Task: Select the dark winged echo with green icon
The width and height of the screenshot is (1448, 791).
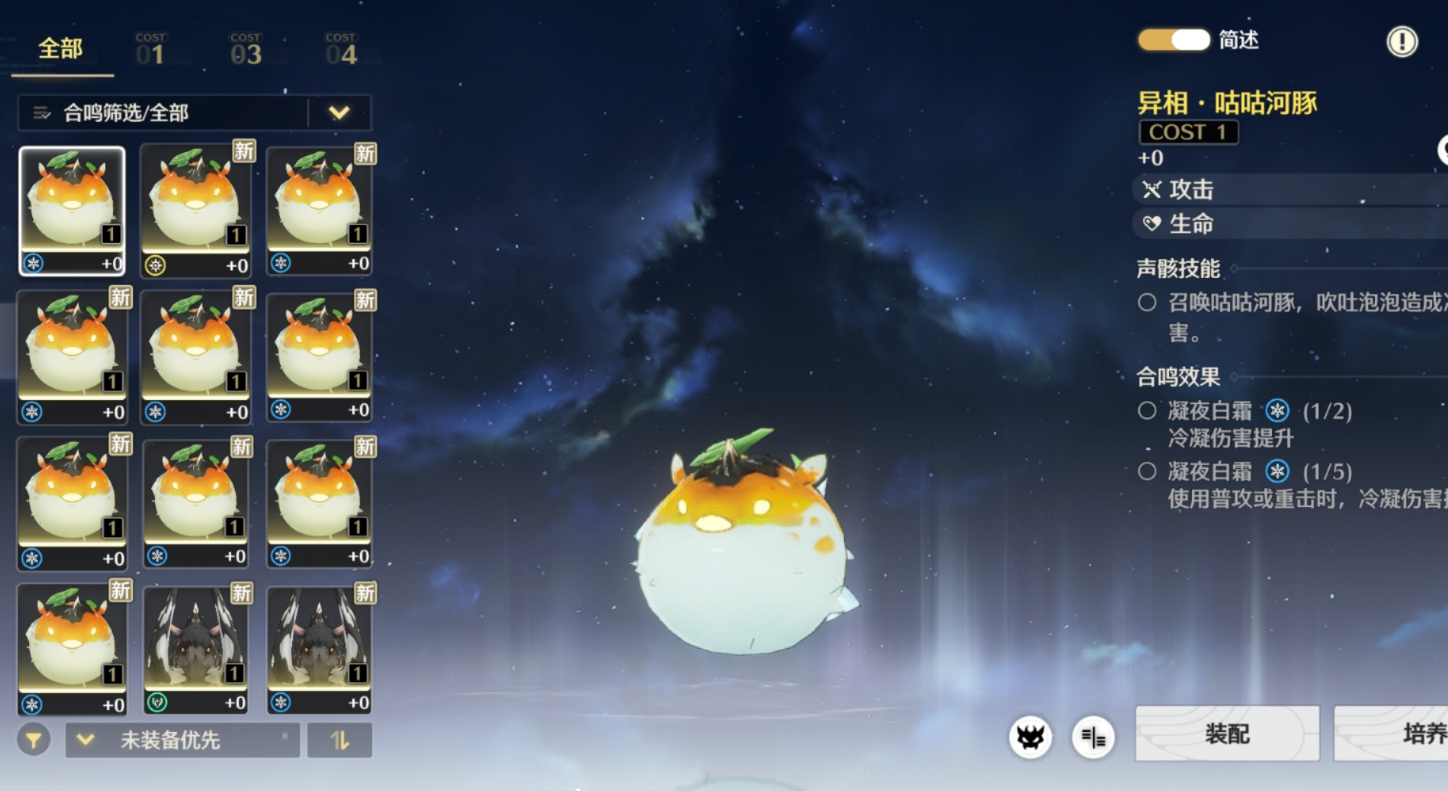Action: coord(195,650)
